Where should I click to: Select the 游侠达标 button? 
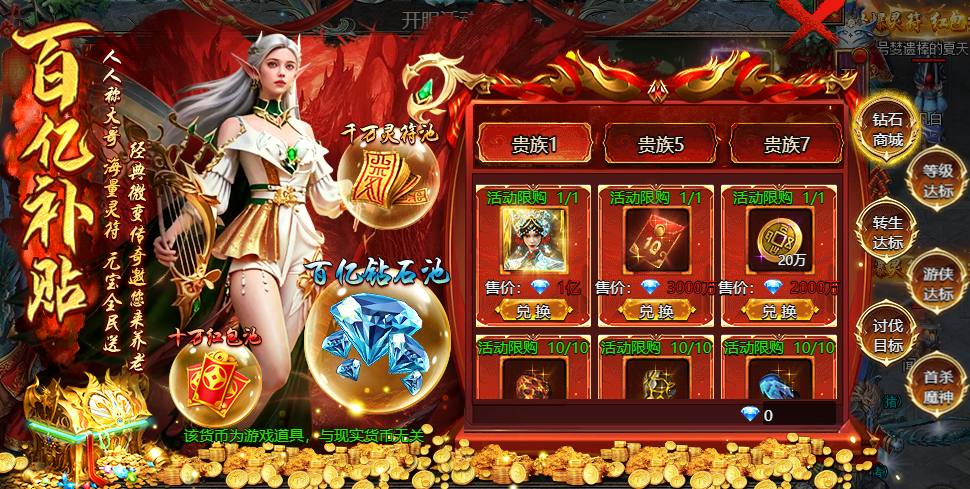click(x=937, y=284)
